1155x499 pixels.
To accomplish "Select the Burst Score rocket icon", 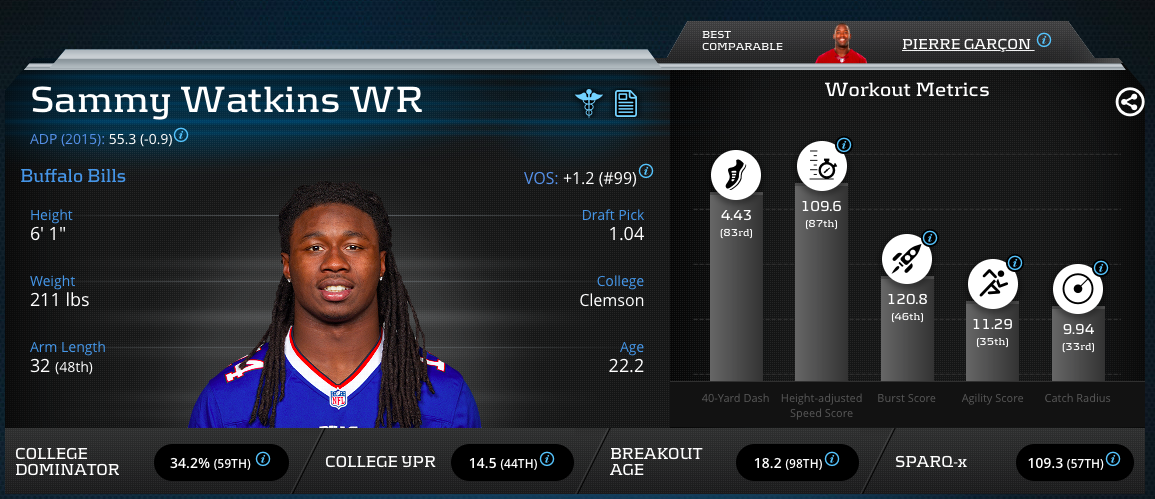I will (906, 258).
